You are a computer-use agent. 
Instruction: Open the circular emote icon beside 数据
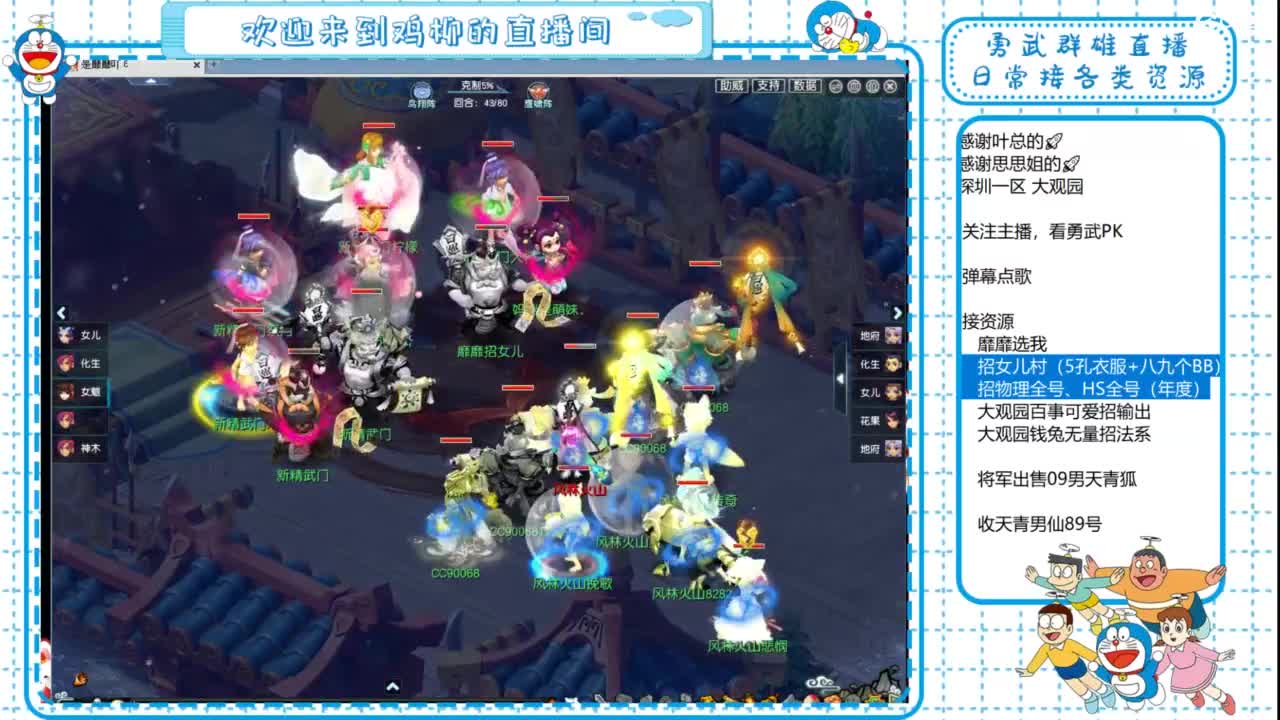835,86
